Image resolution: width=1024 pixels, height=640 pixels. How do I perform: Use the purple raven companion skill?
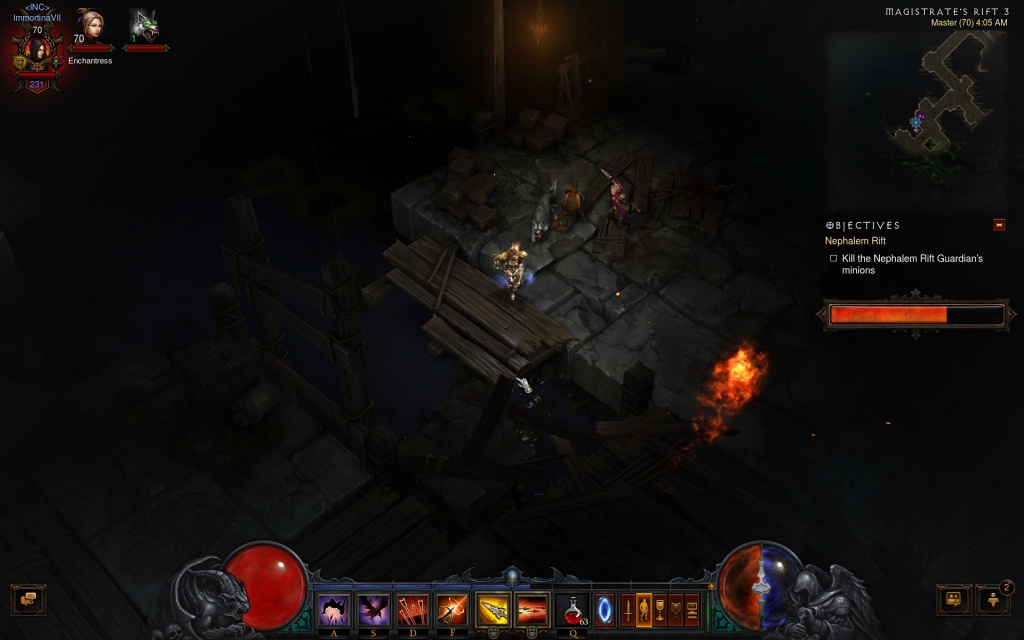click(373, 609)
